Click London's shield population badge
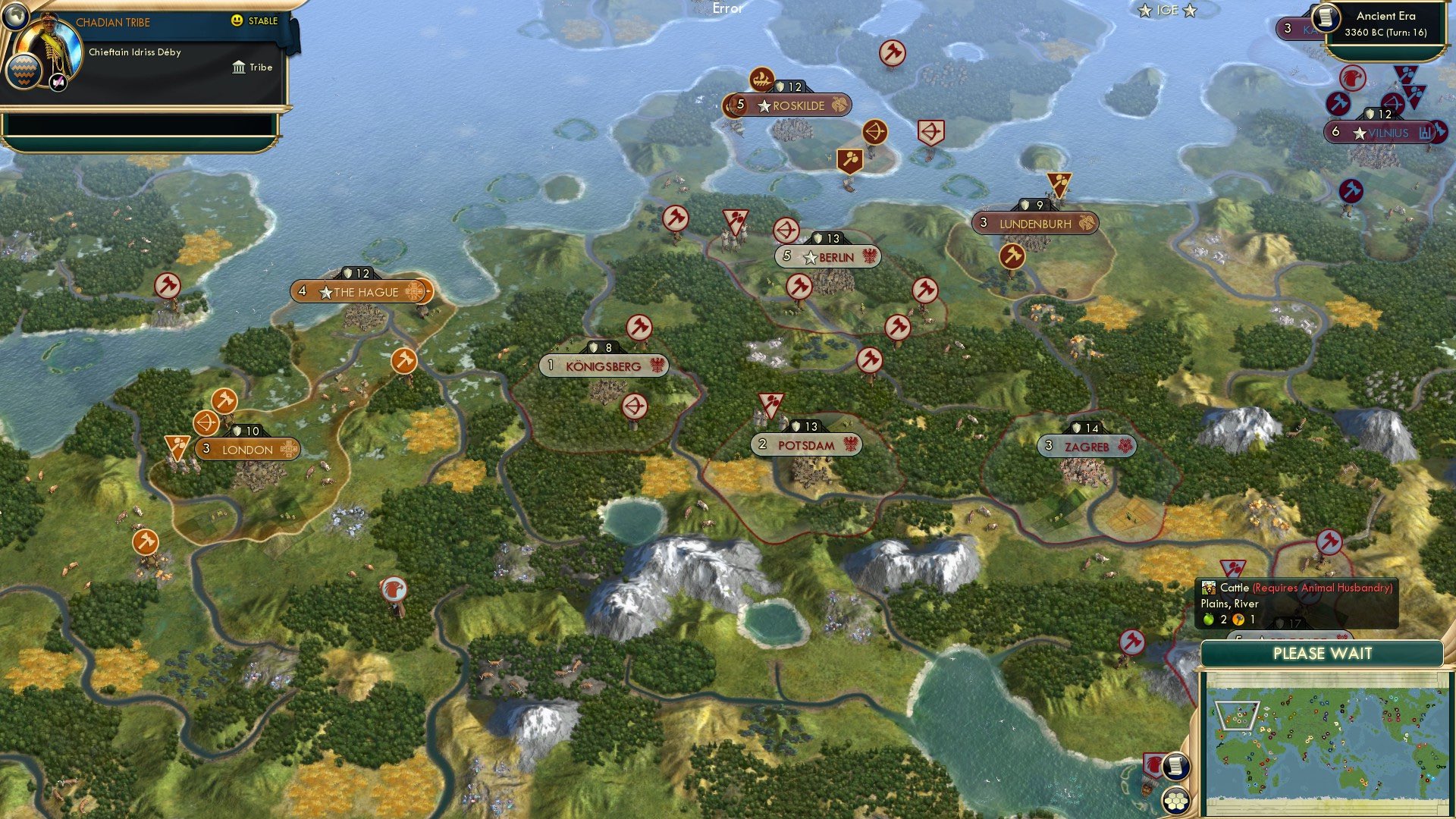1456x819 pixels. [x=249, y=428]
